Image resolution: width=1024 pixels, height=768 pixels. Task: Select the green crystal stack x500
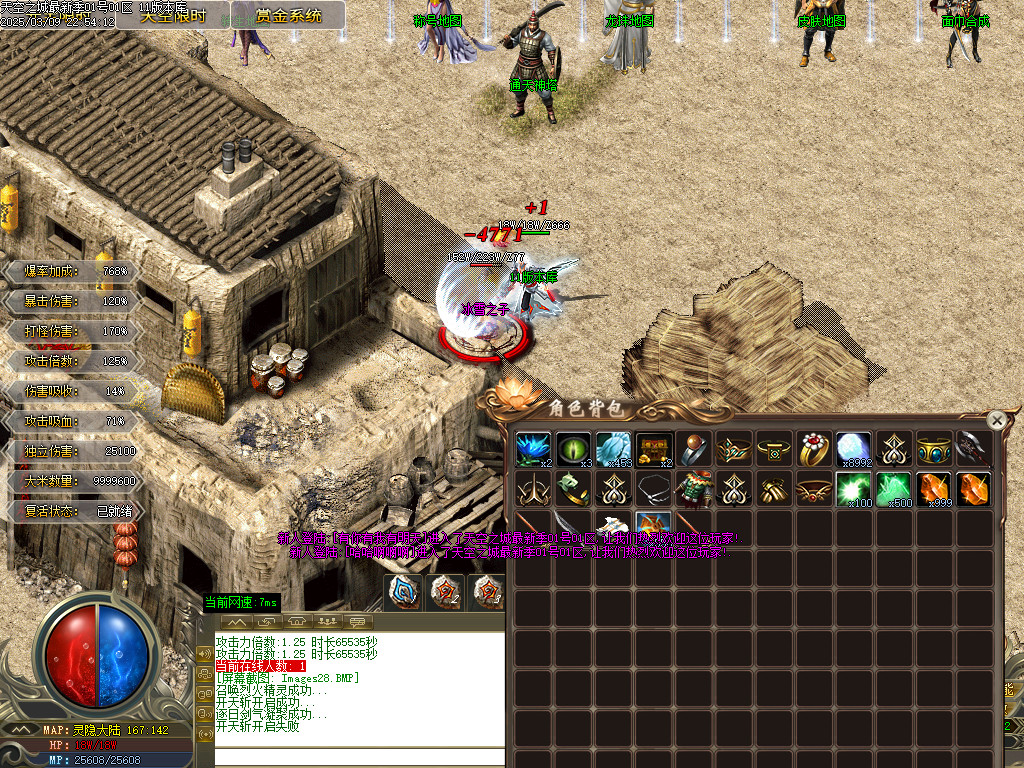click(x=894, y=490)
